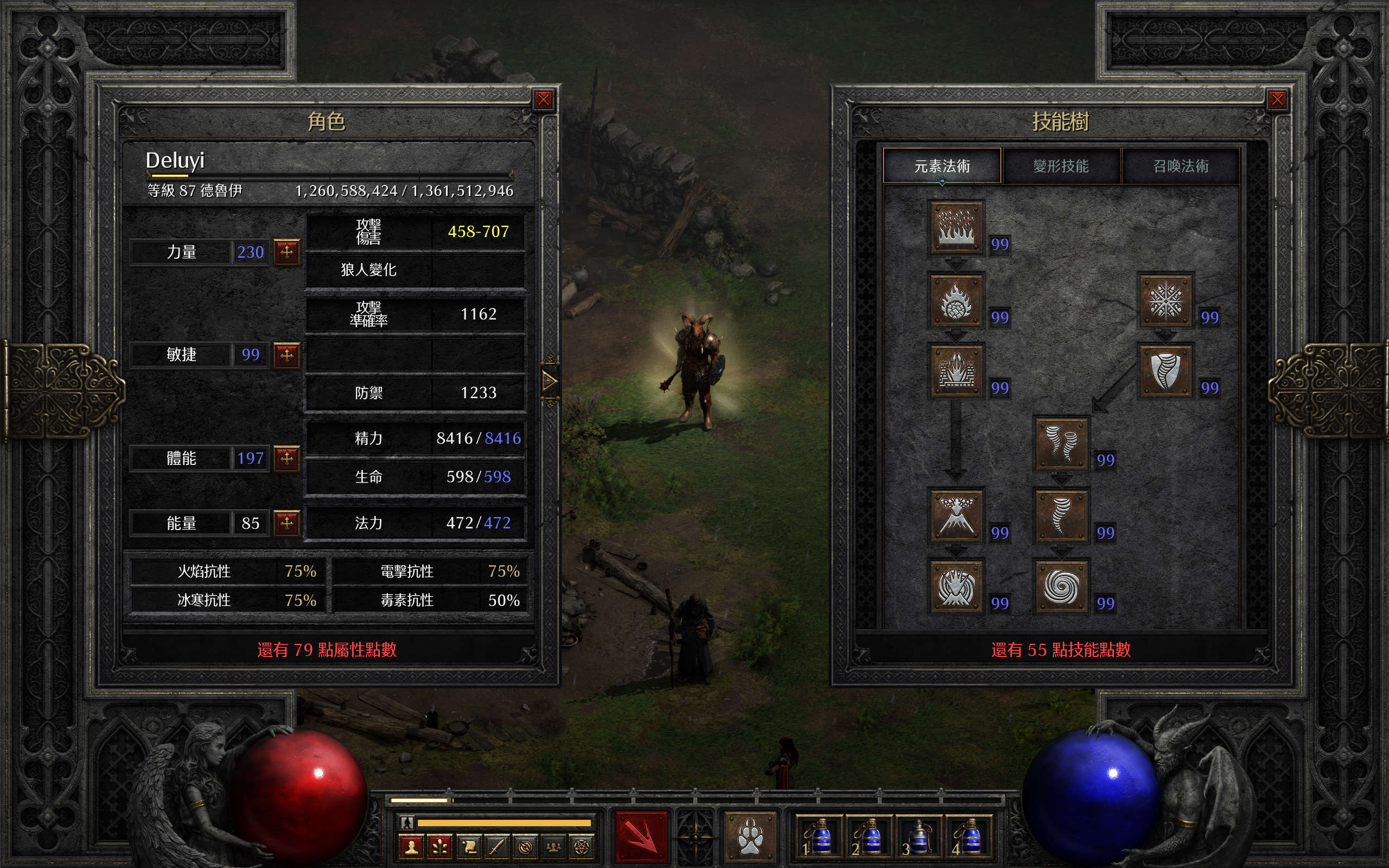
Task: Expand the character panel with the arrow
Action: [x=549, y=380]
